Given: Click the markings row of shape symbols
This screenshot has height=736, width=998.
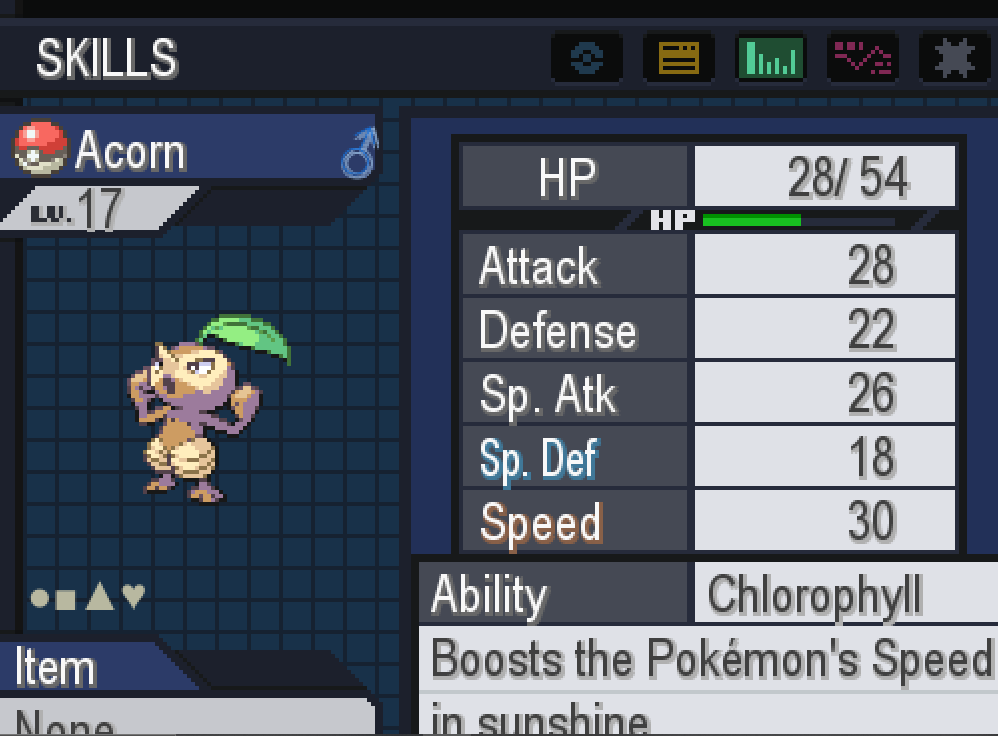Looking at the screenshot, I should click(88, 597).
